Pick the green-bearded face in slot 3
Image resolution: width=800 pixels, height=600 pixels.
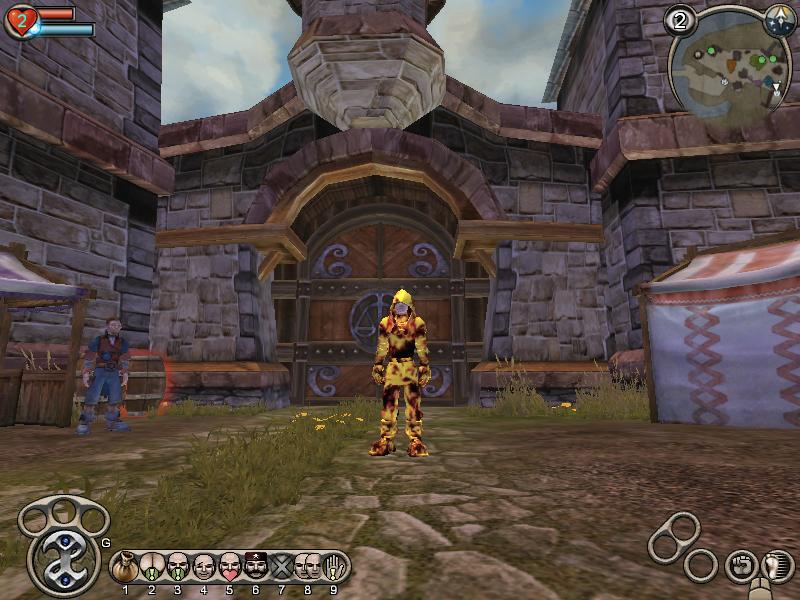tap(178, 567)
